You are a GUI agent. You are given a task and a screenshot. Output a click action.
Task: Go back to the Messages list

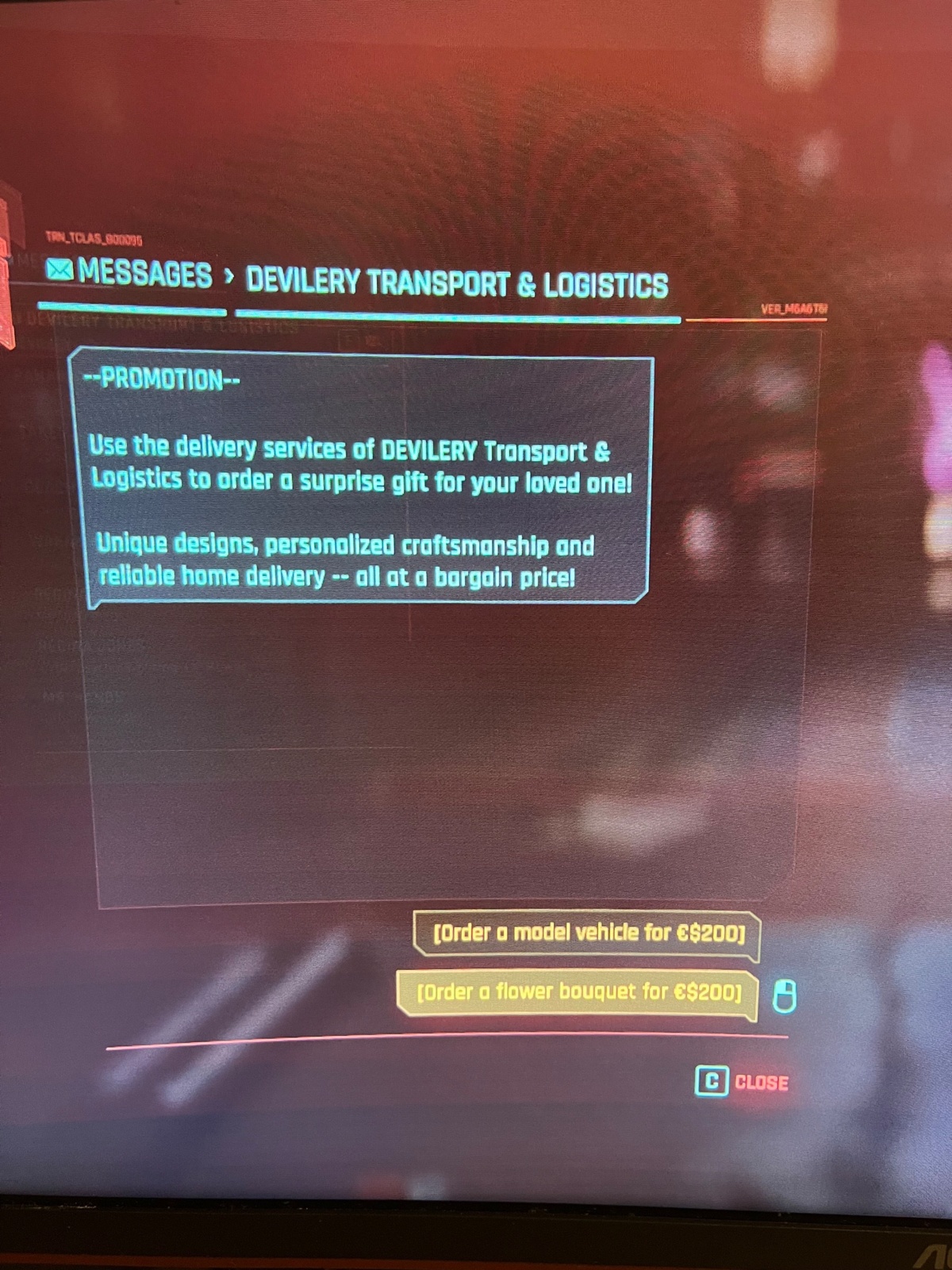coord(131,275)
